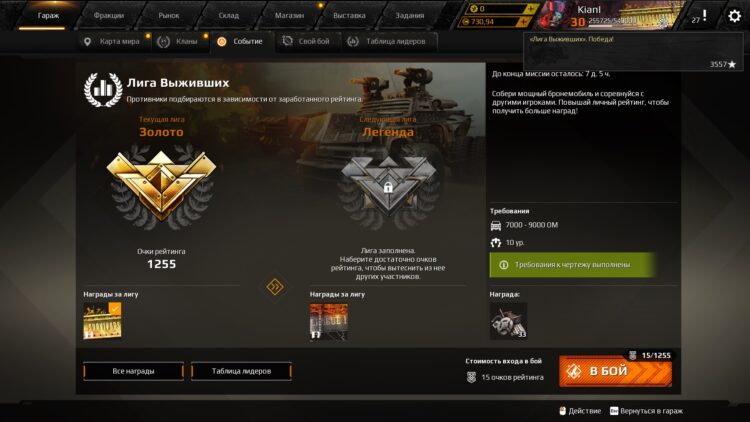Viewport: 750px width, 422px height.
Task: Open the Магазин shop tab
Action: point(288,16)
